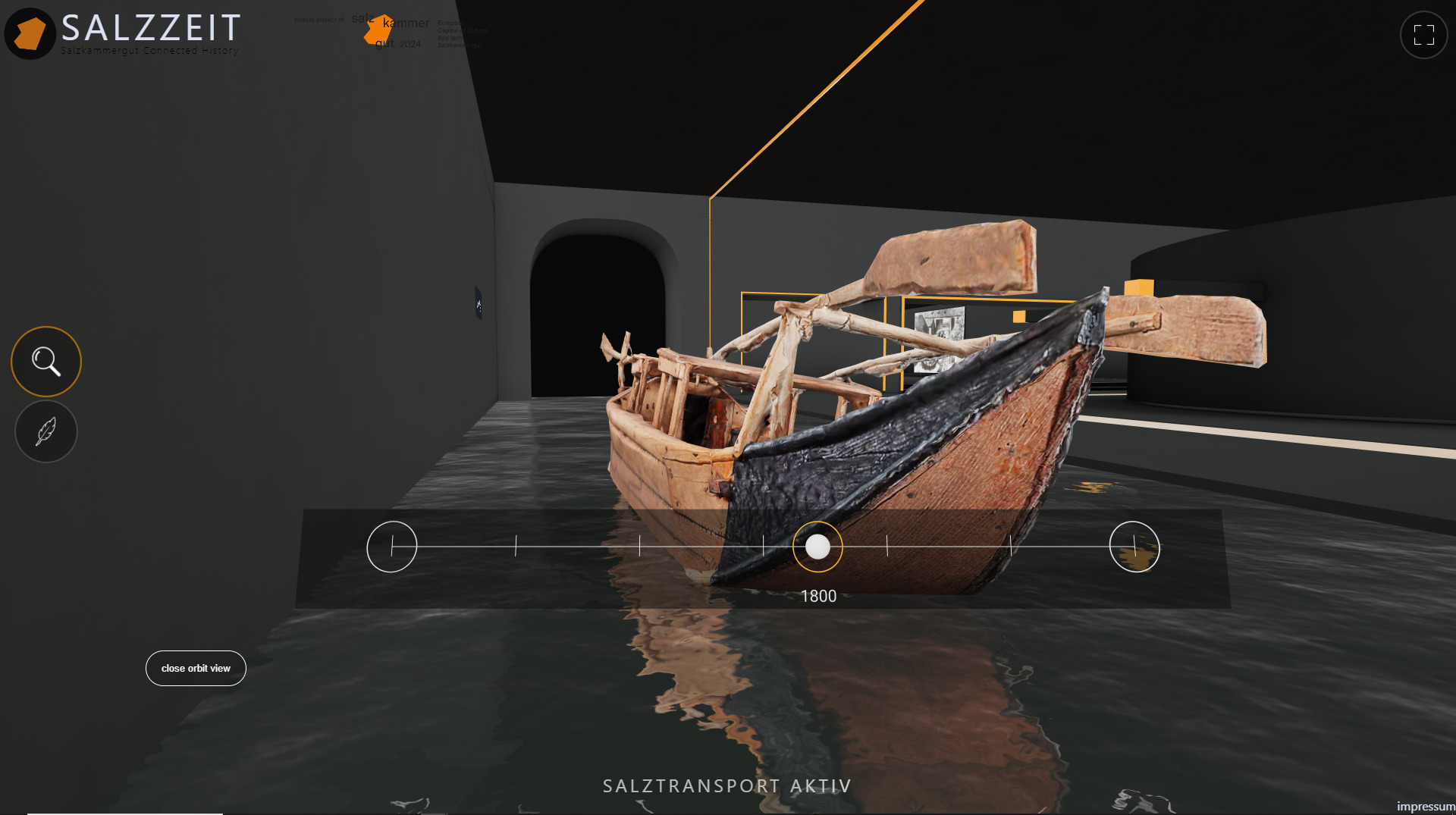
Task: Activate the magnifying glass tool
Action: coord(46,362)
